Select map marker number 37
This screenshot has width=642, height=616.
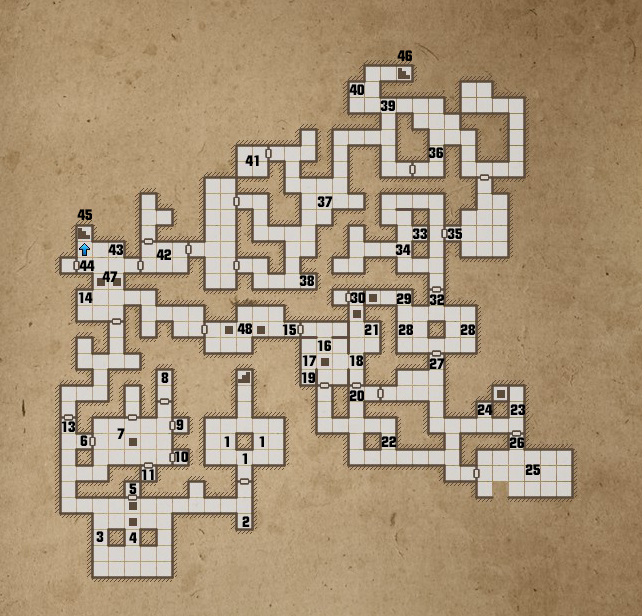324,202
